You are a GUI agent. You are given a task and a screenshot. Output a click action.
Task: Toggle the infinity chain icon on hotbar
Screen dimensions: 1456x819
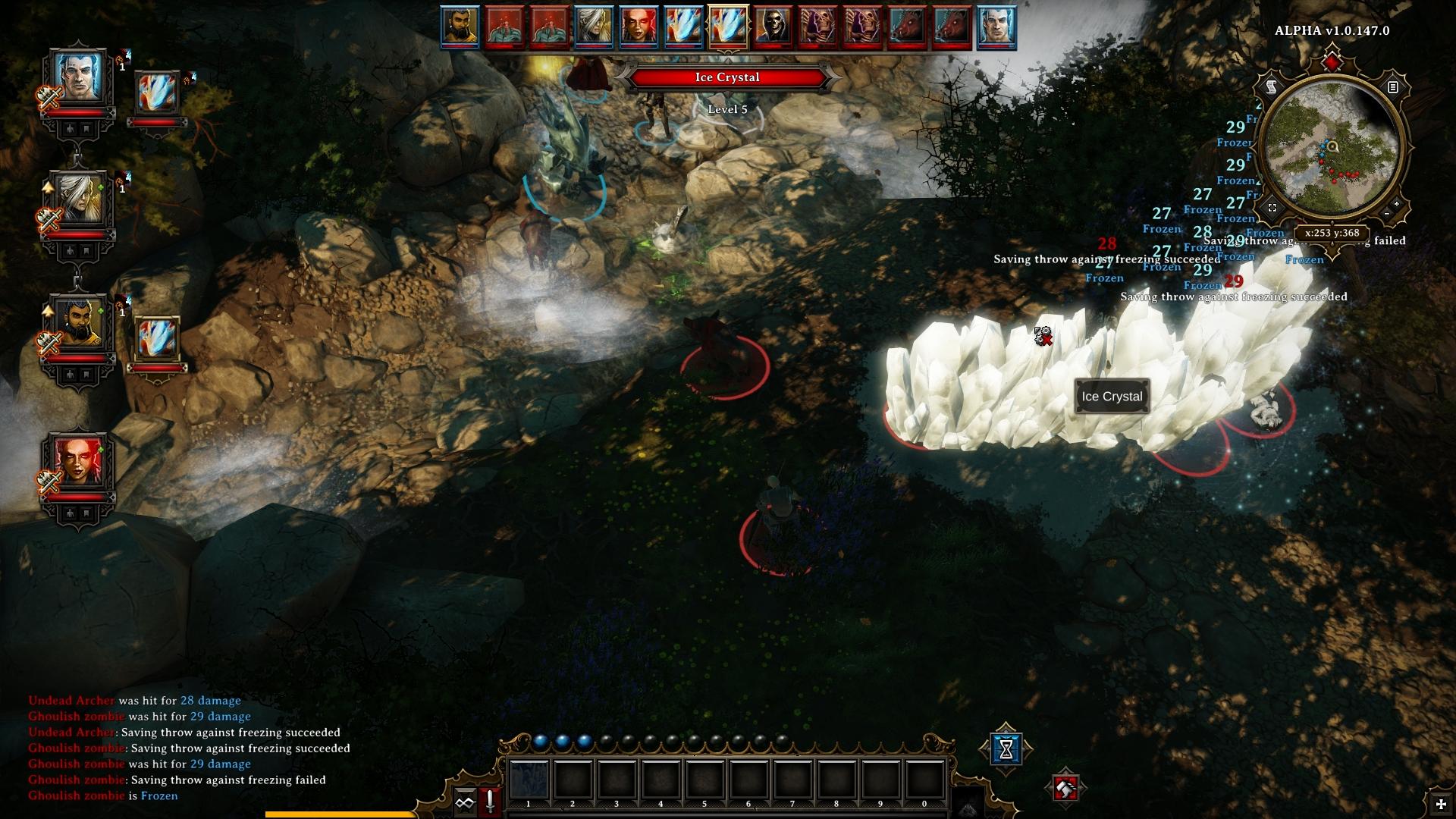(465, 802)
